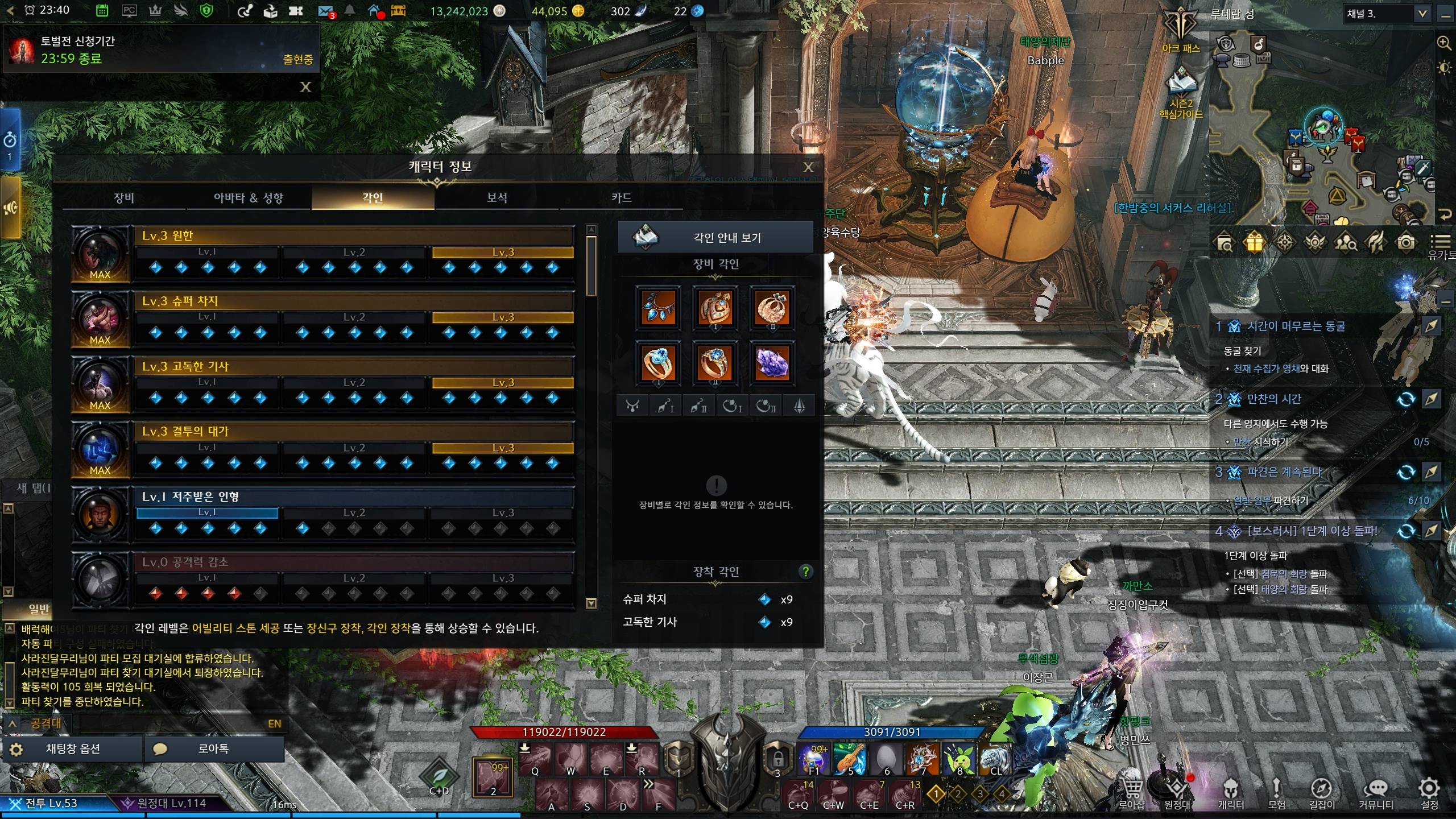Open the 카드 cards tab
Screen dimensions: 1456x819
pos(621,198)
